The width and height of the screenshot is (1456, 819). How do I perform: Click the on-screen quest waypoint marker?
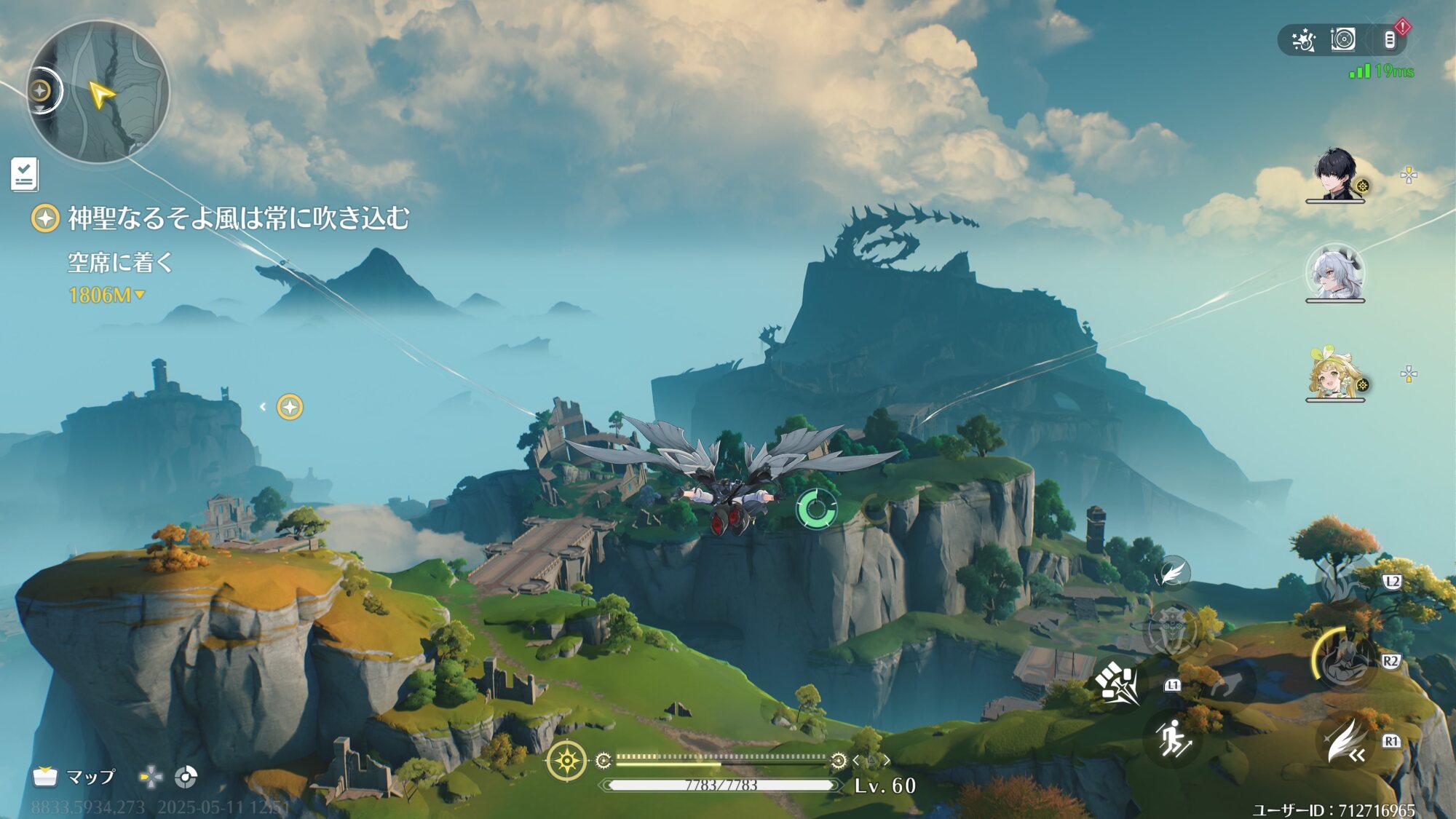click(290, 407)
